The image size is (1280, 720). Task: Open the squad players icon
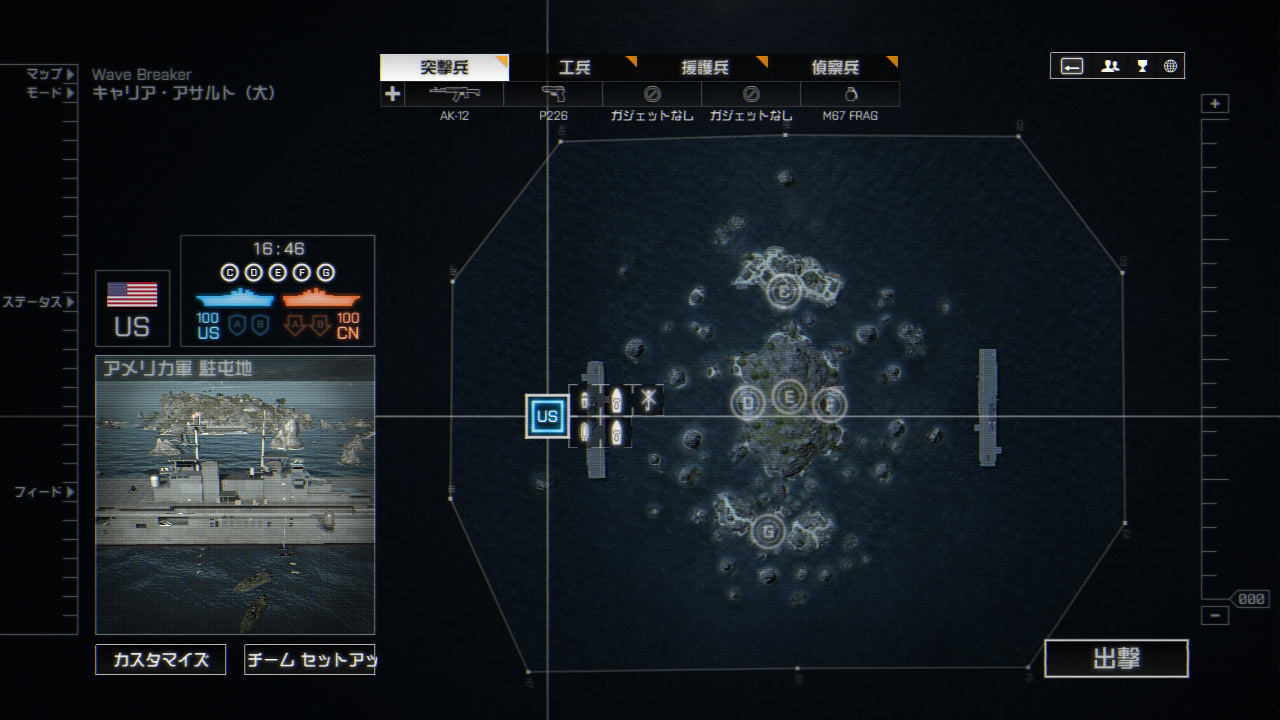click(x=1110, y=66)
